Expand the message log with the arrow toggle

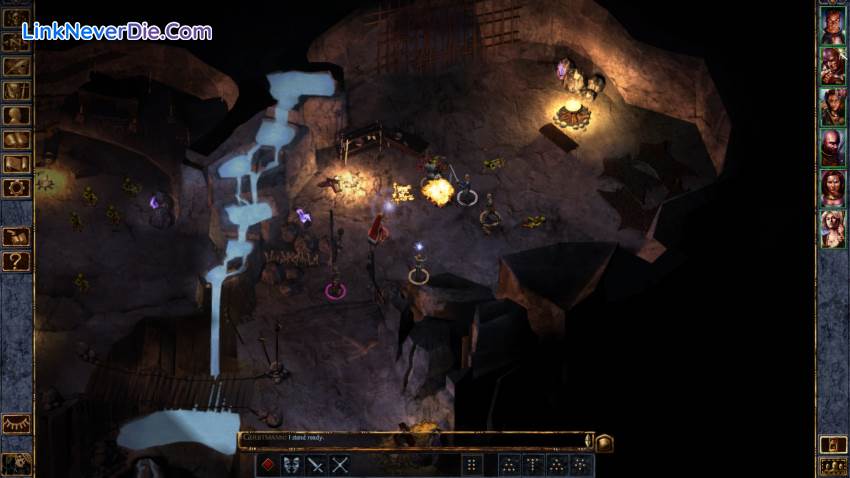point(588,440)
